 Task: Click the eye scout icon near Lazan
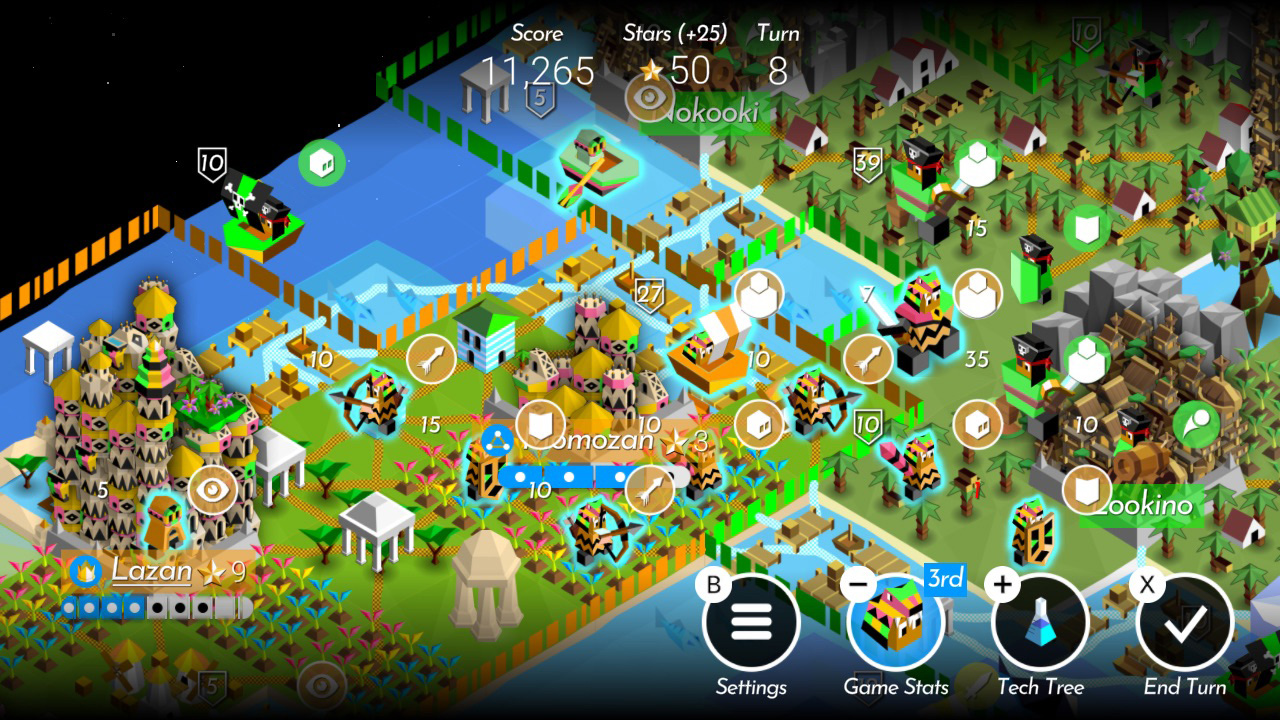pyautogui.click(x=211, y=491)
